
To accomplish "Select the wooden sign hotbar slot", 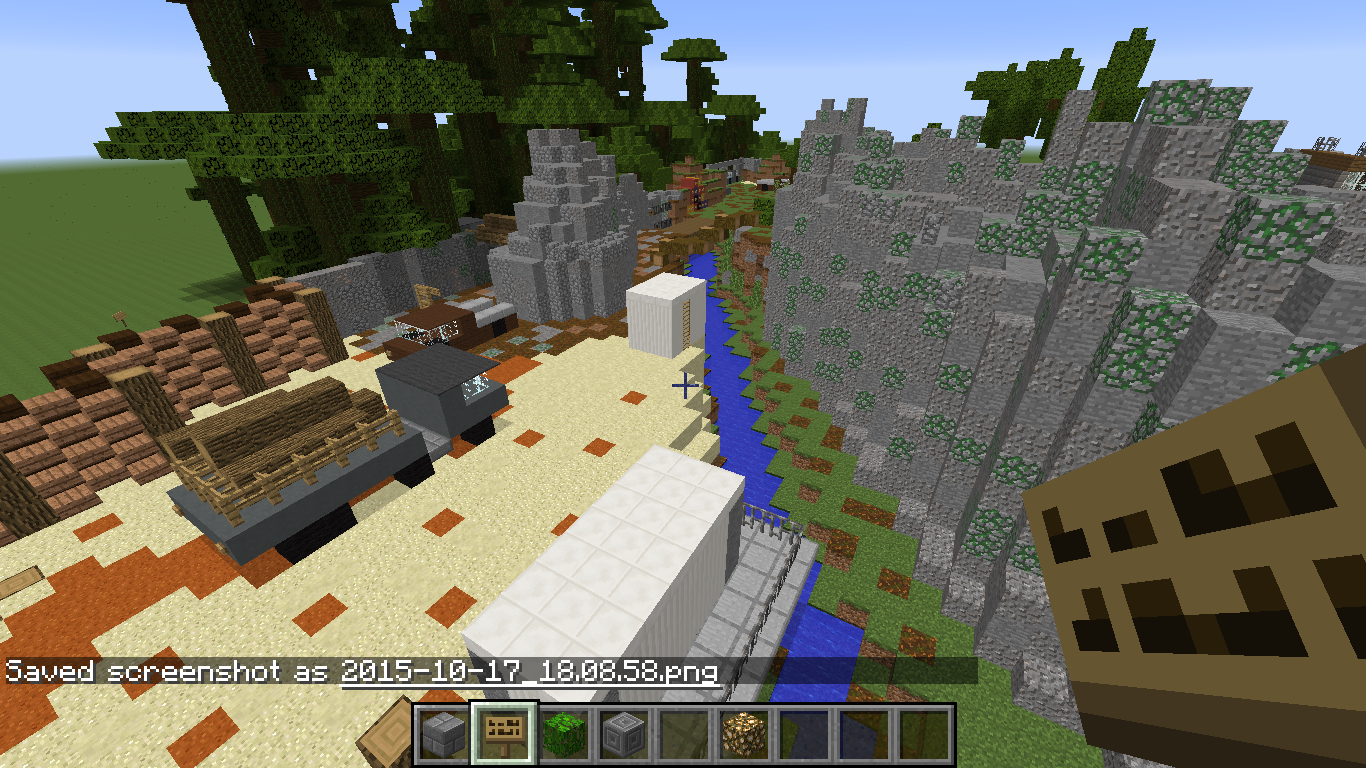I will (504, 735).
